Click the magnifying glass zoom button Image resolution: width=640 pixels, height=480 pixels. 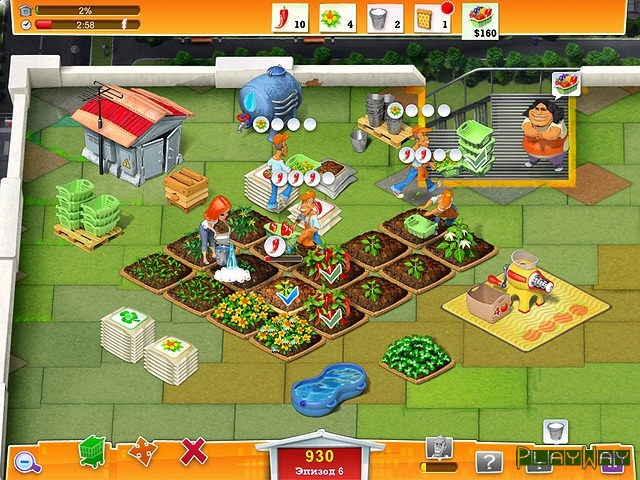click(26, 461)
